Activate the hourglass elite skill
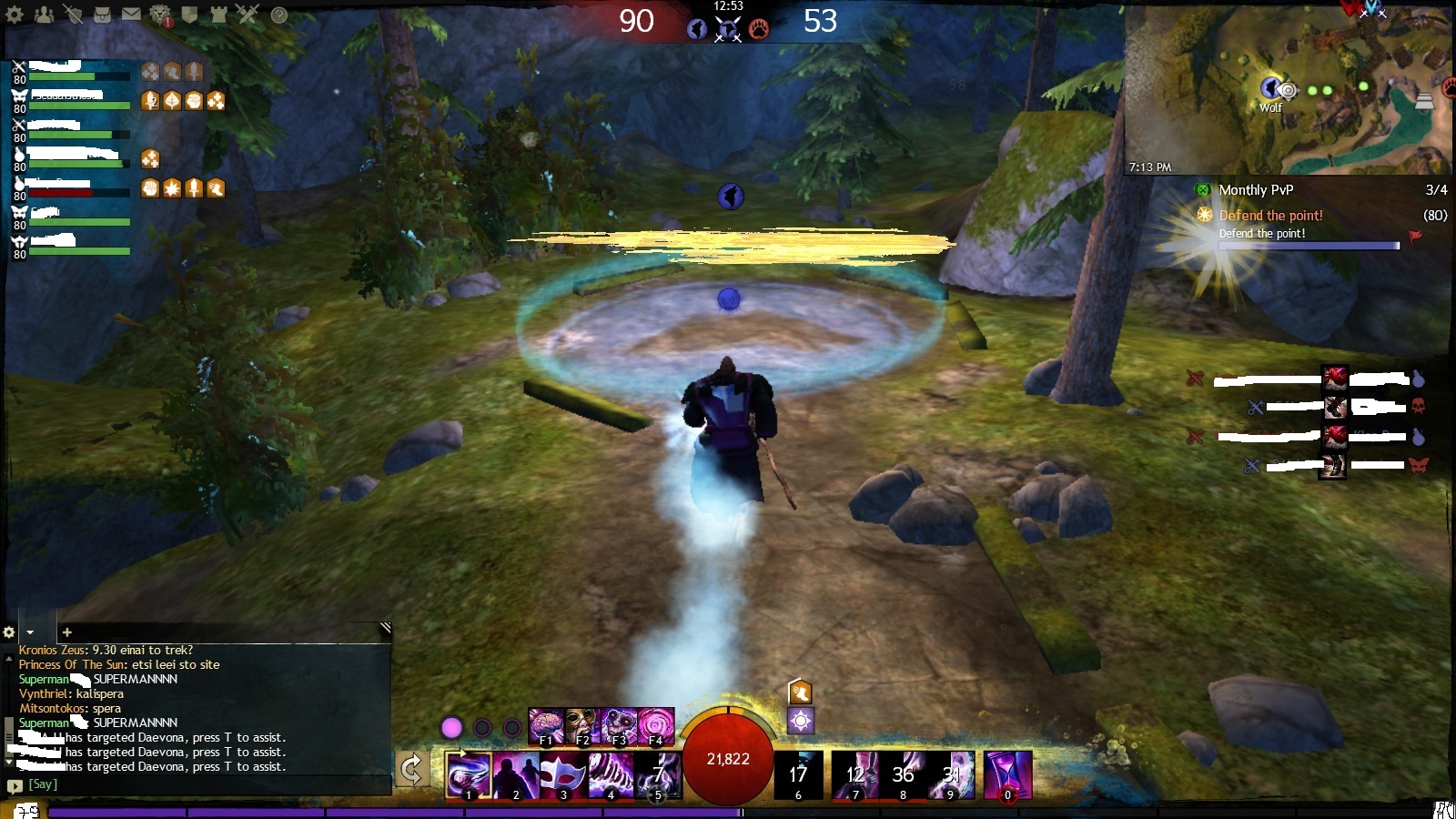The width and height of the screenshot is (1456, 819). pos(1007,775)
